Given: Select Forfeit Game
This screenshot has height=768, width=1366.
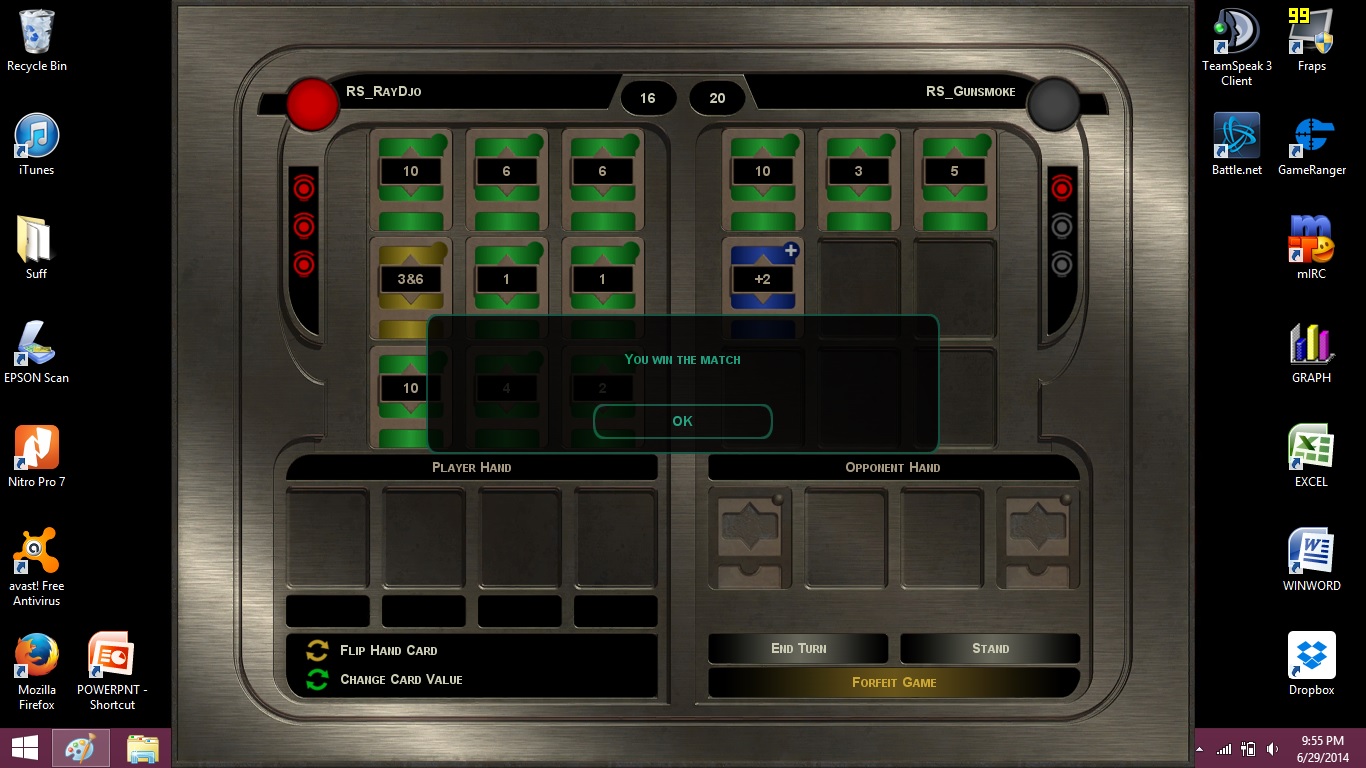Looking at the screenshot, I should click(893, 682).
